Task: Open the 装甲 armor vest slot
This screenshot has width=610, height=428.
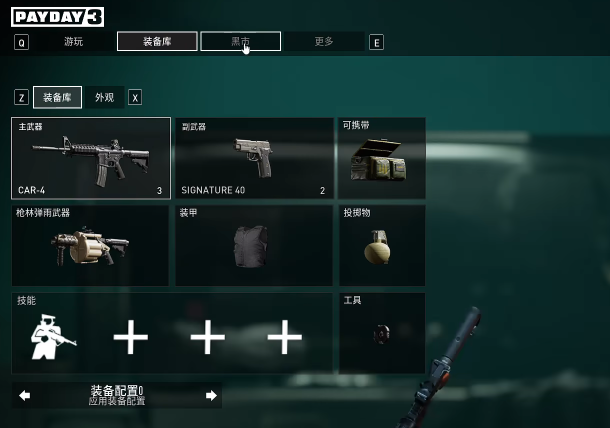Action: pos(254,246)
